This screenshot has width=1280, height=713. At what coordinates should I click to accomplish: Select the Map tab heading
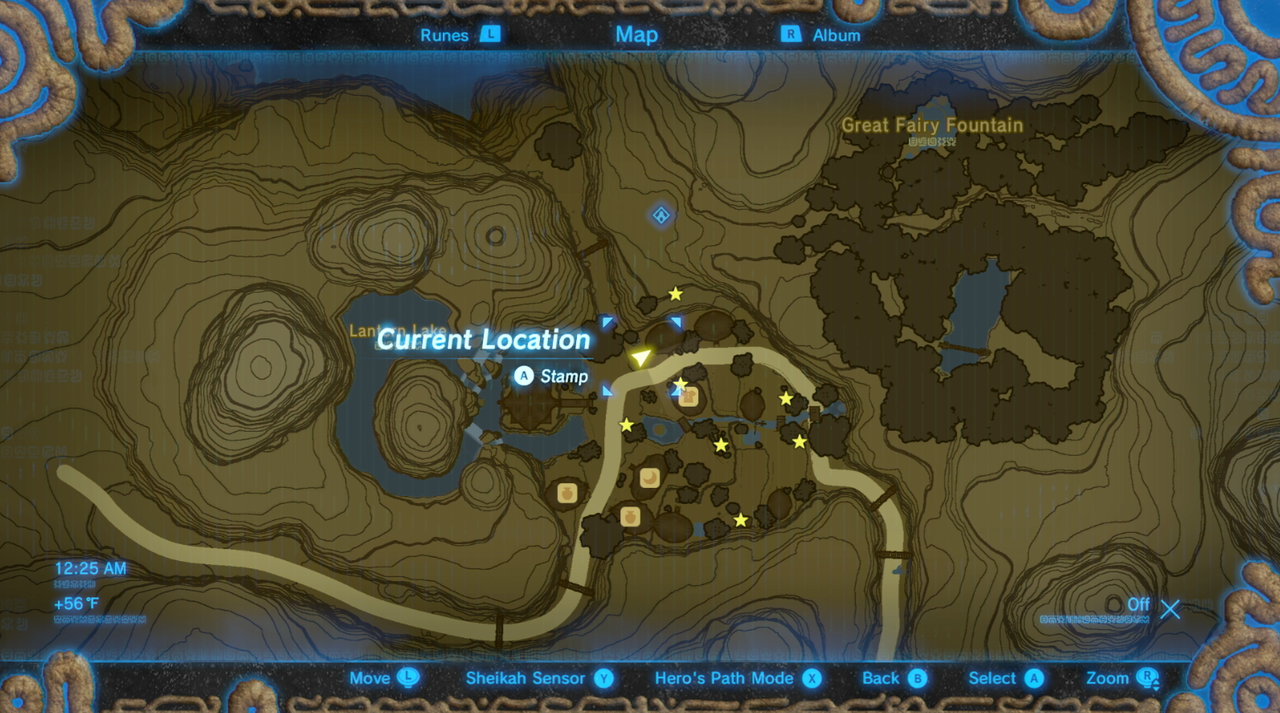(636, 35)
